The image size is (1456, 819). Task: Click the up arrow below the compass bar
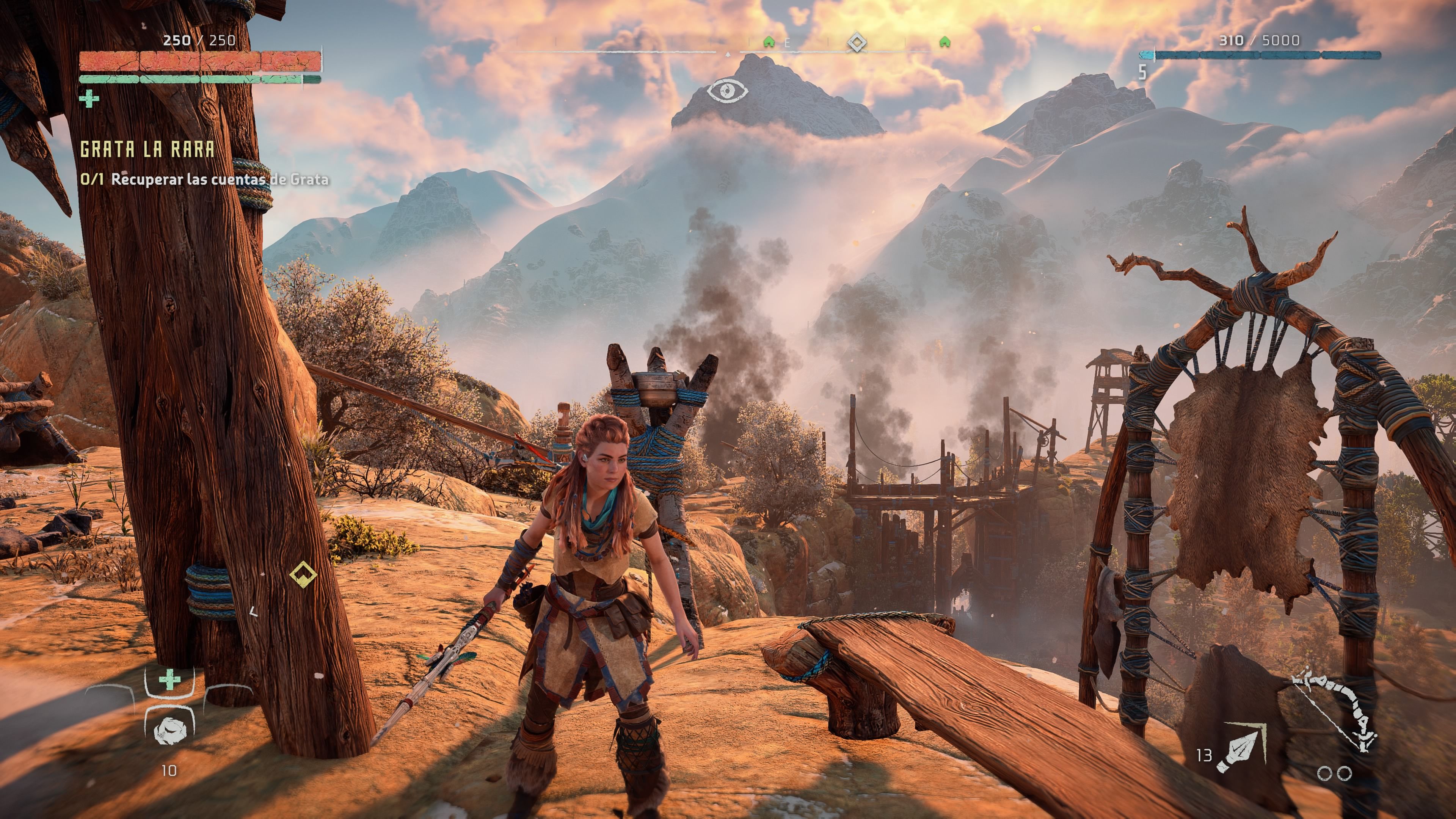728,55
